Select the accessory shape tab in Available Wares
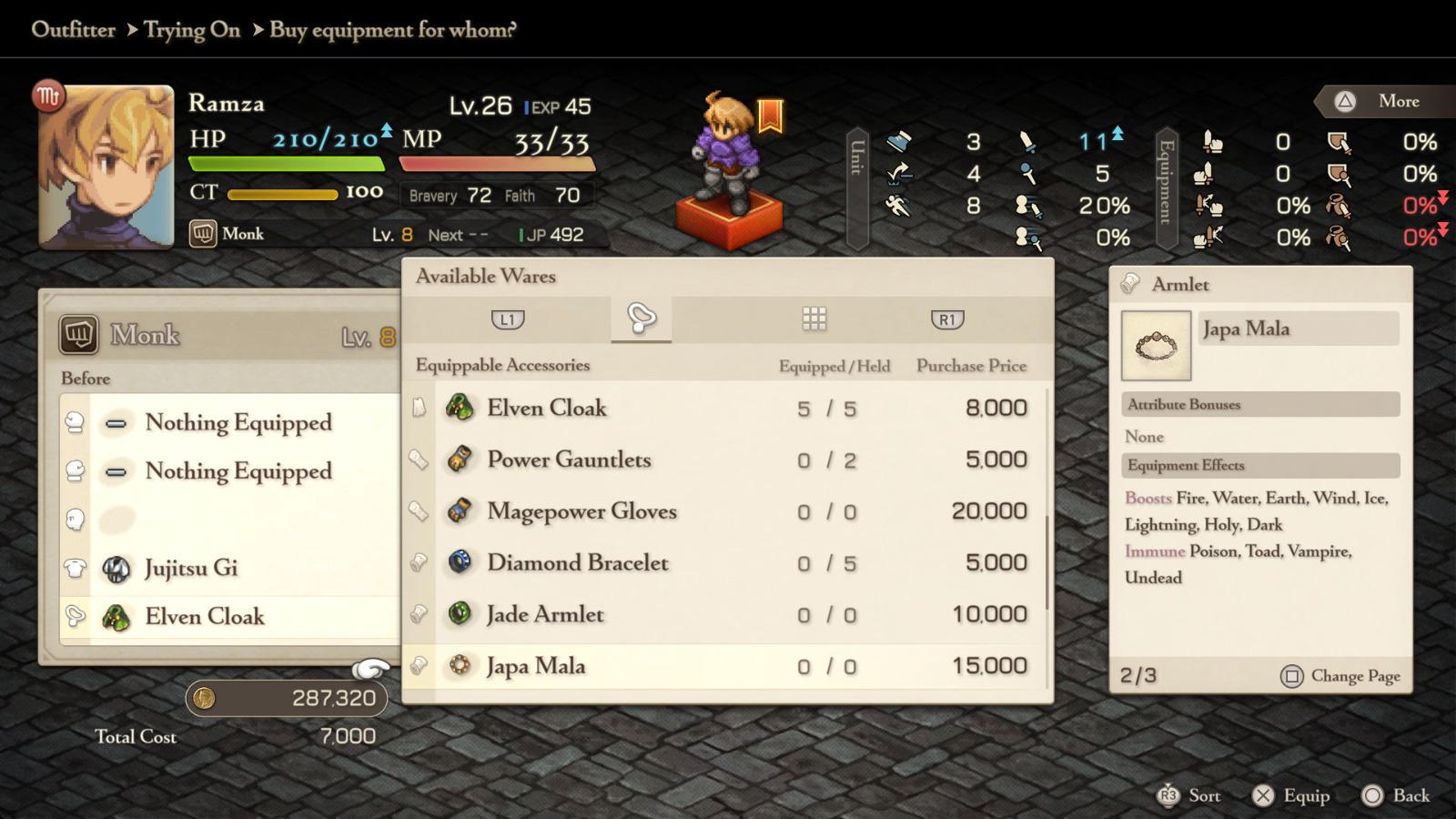Screen dimensions: 1456x819 (x=642, y=318)
